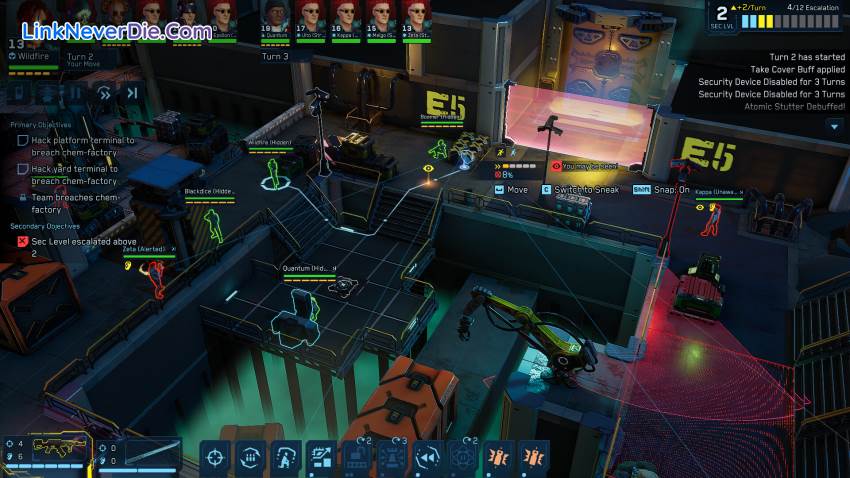Toggle the hack platform terminal objective checkbox
The image size is (850, 478).
23,141
